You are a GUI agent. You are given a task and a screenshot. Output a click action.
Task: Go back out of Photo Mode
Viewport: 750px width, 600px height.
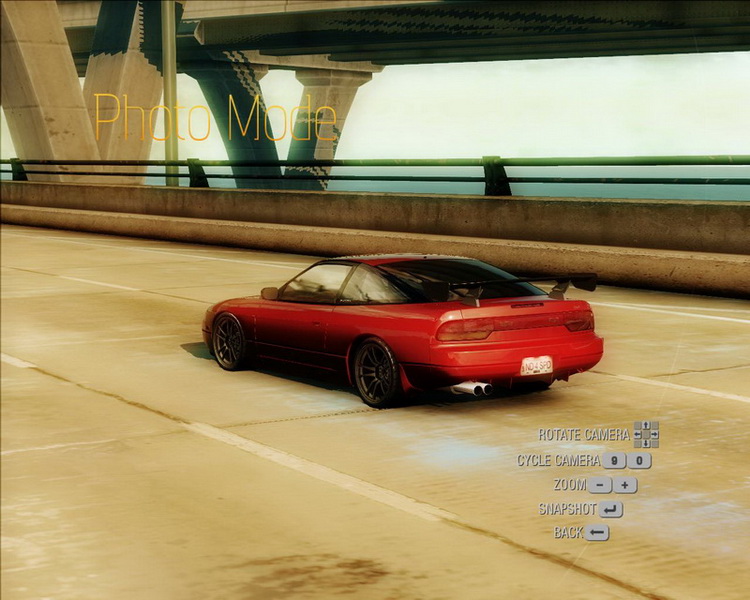(597, 533)
